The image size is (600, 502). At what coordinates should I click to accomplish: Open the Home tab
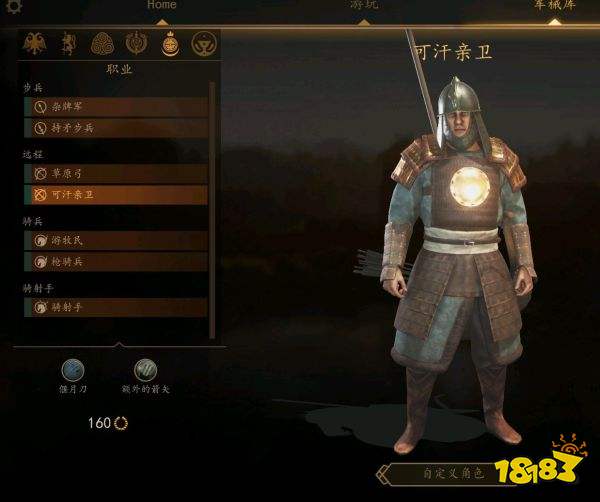pyautogui.click(x=161, y=6)
